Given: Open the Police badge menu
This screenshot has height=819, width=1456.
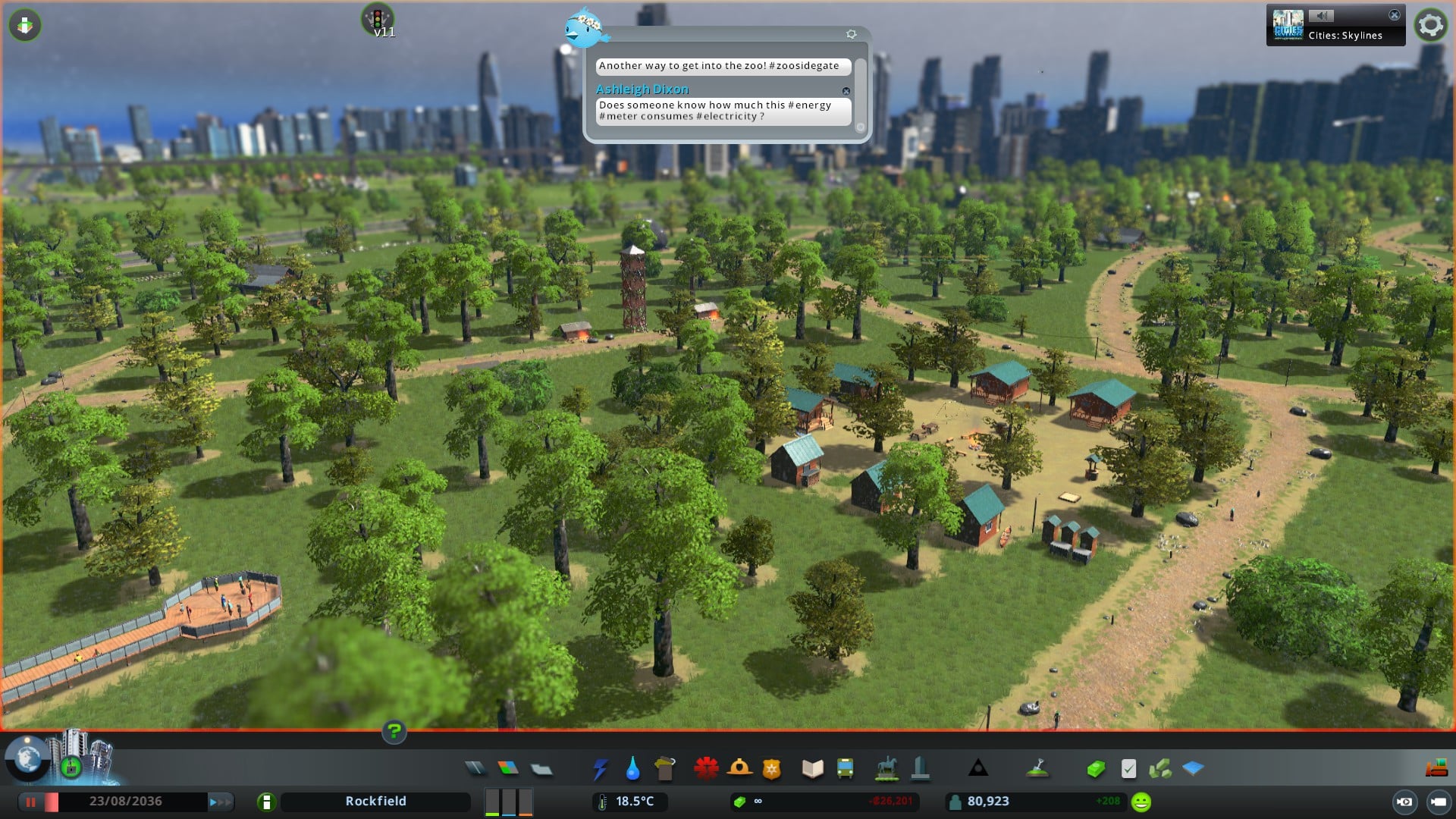Looking at the screenshot, I should coord(772,769).
